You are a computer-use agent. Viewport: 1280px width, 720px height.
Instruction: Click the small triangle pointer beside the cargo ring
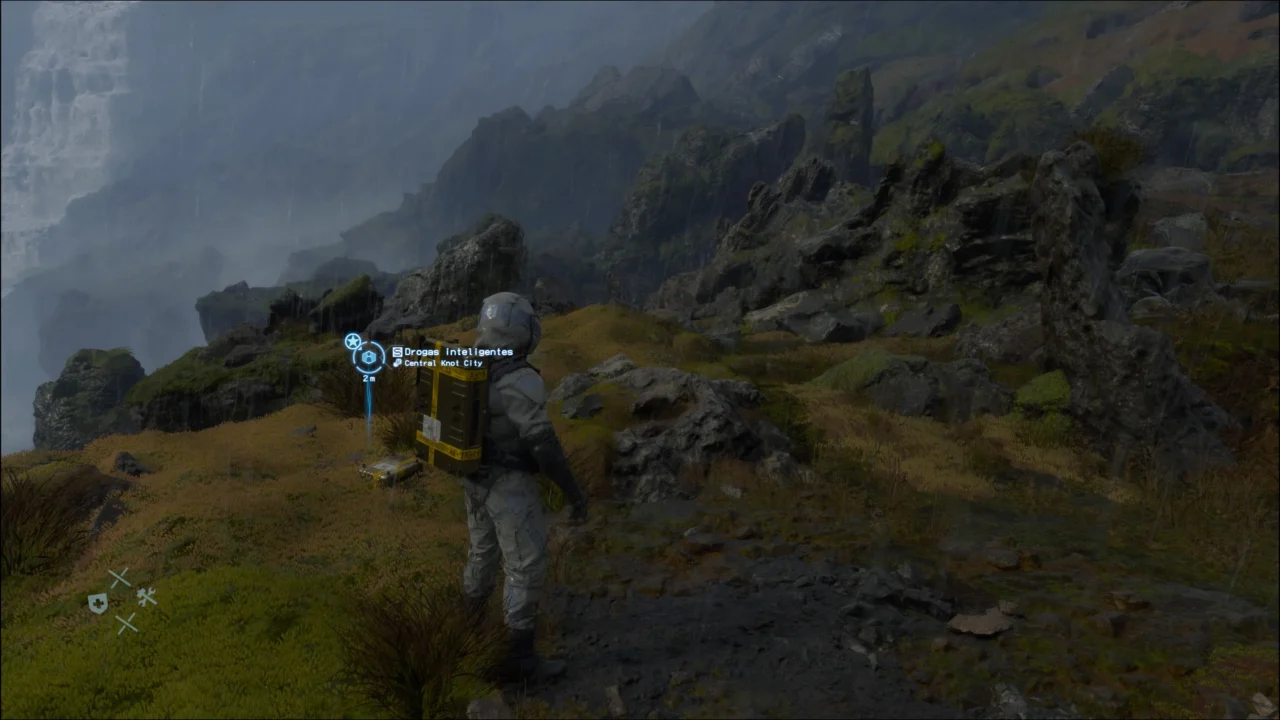(x=359, y=348)
